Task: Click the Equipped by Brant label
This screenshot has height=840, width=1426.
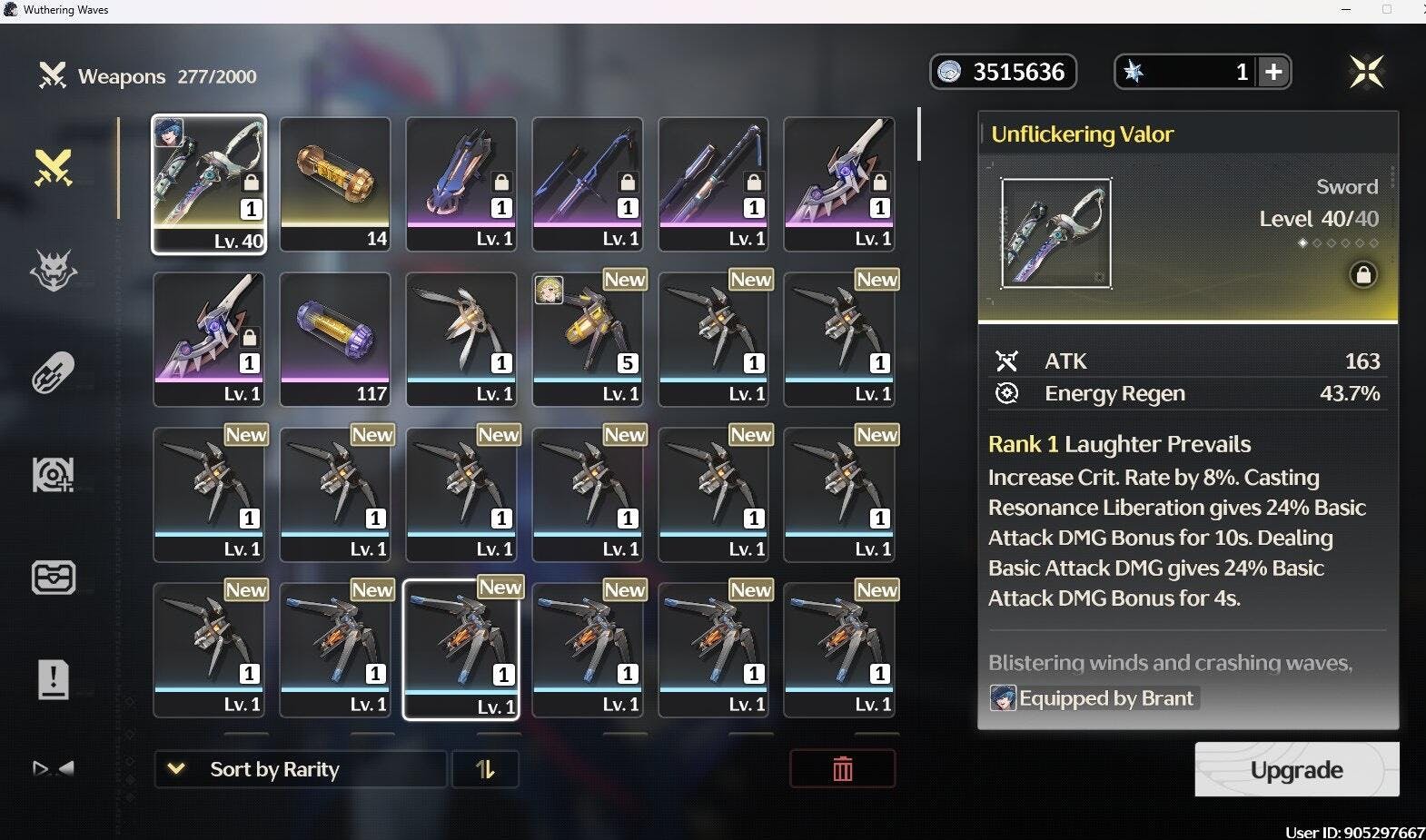Action: (x=1094, y=698)
